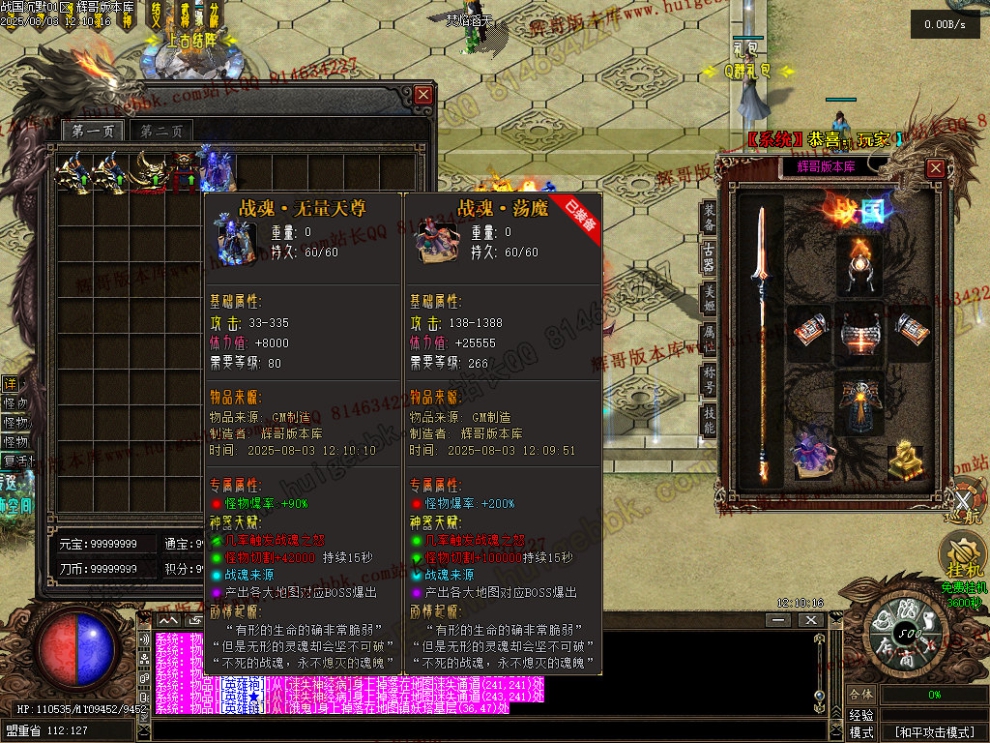Select the 战魂·无量天尊 soul item in bag
The image size is (990, 743).
click(x=217, y=171)
